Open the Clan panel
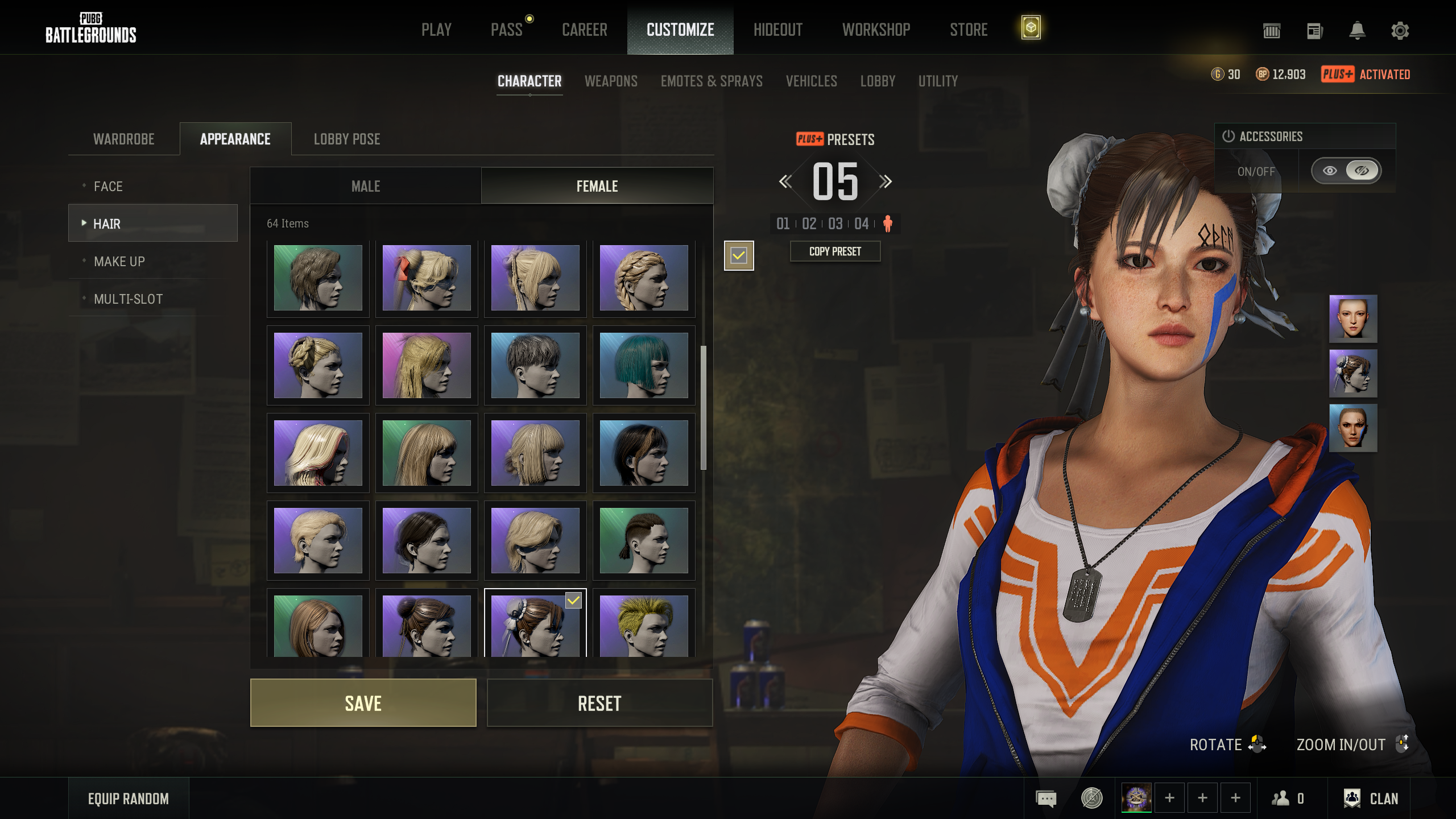1456x819 pixels. tap(1371, 799)
